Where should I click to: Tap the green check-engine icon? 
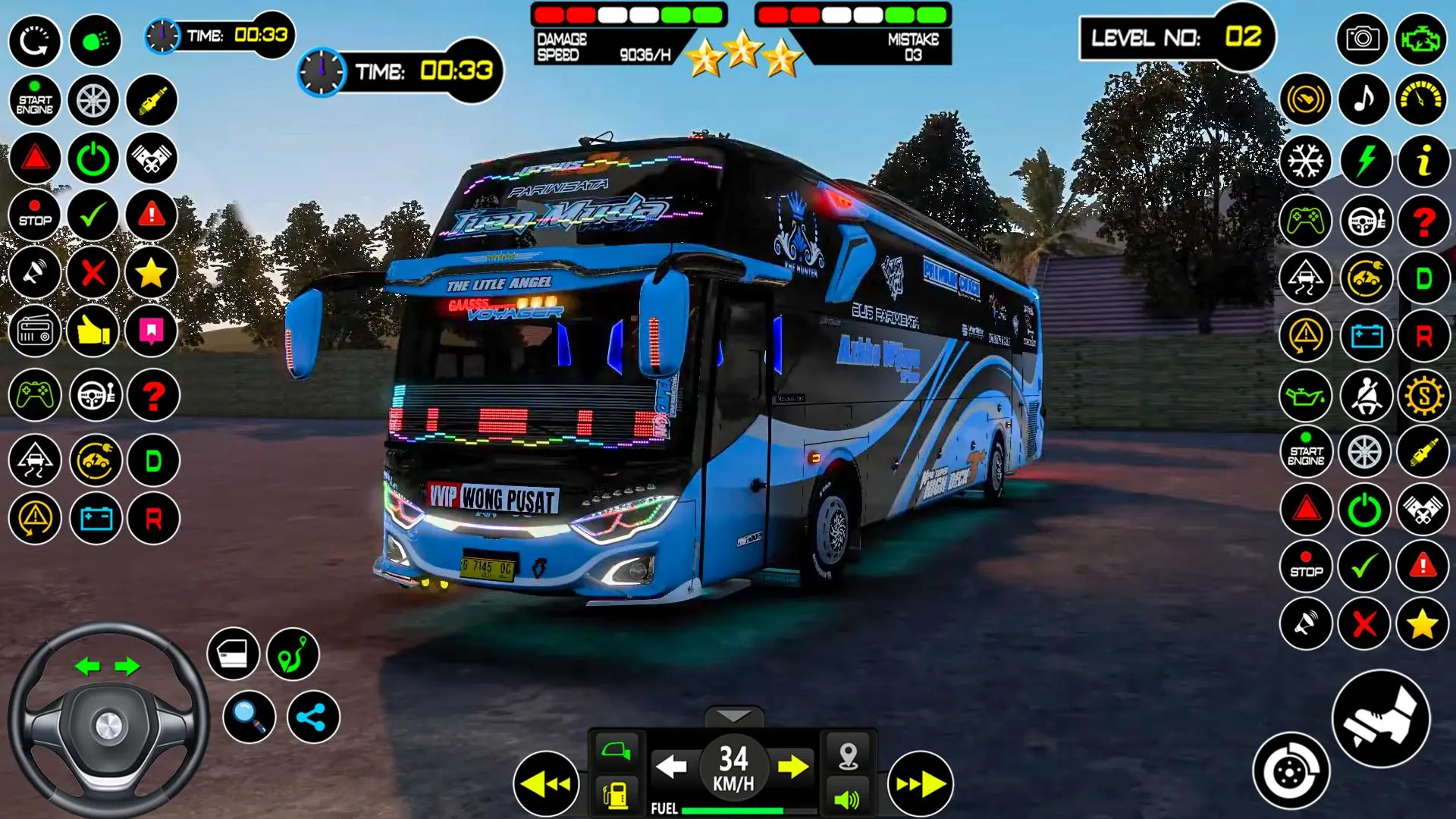[x=1421, y=39]
